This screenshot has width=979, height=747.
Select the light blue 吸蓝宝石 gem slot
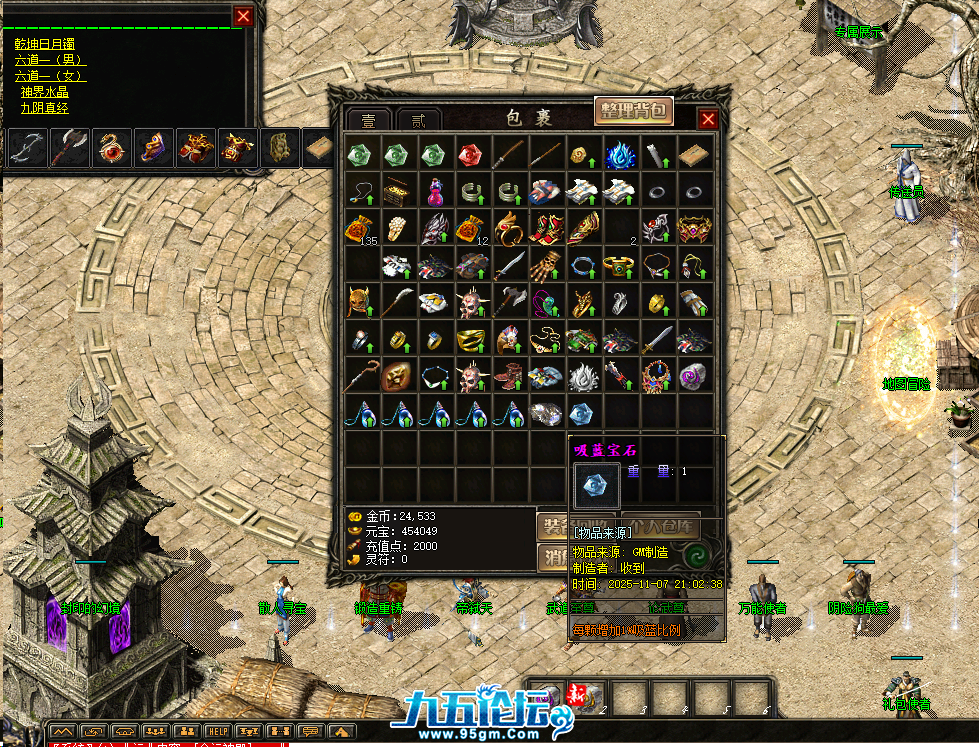pos(582,412)
